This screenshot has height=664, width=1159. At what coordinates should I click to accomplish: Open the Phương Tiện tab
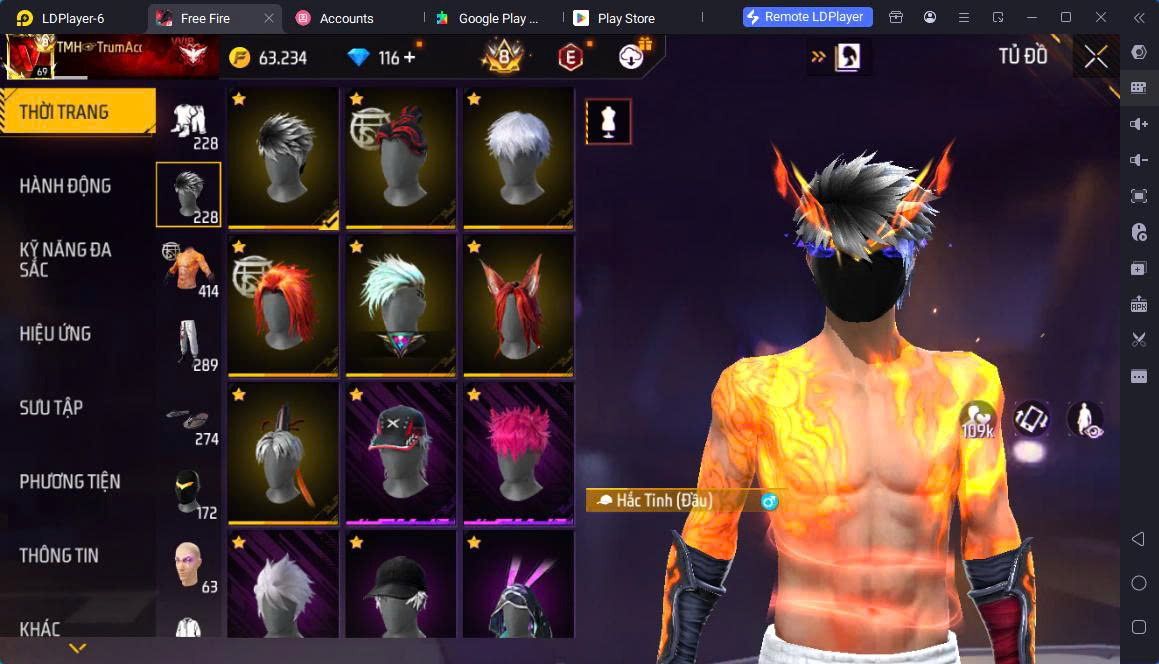tap(70, 482)
